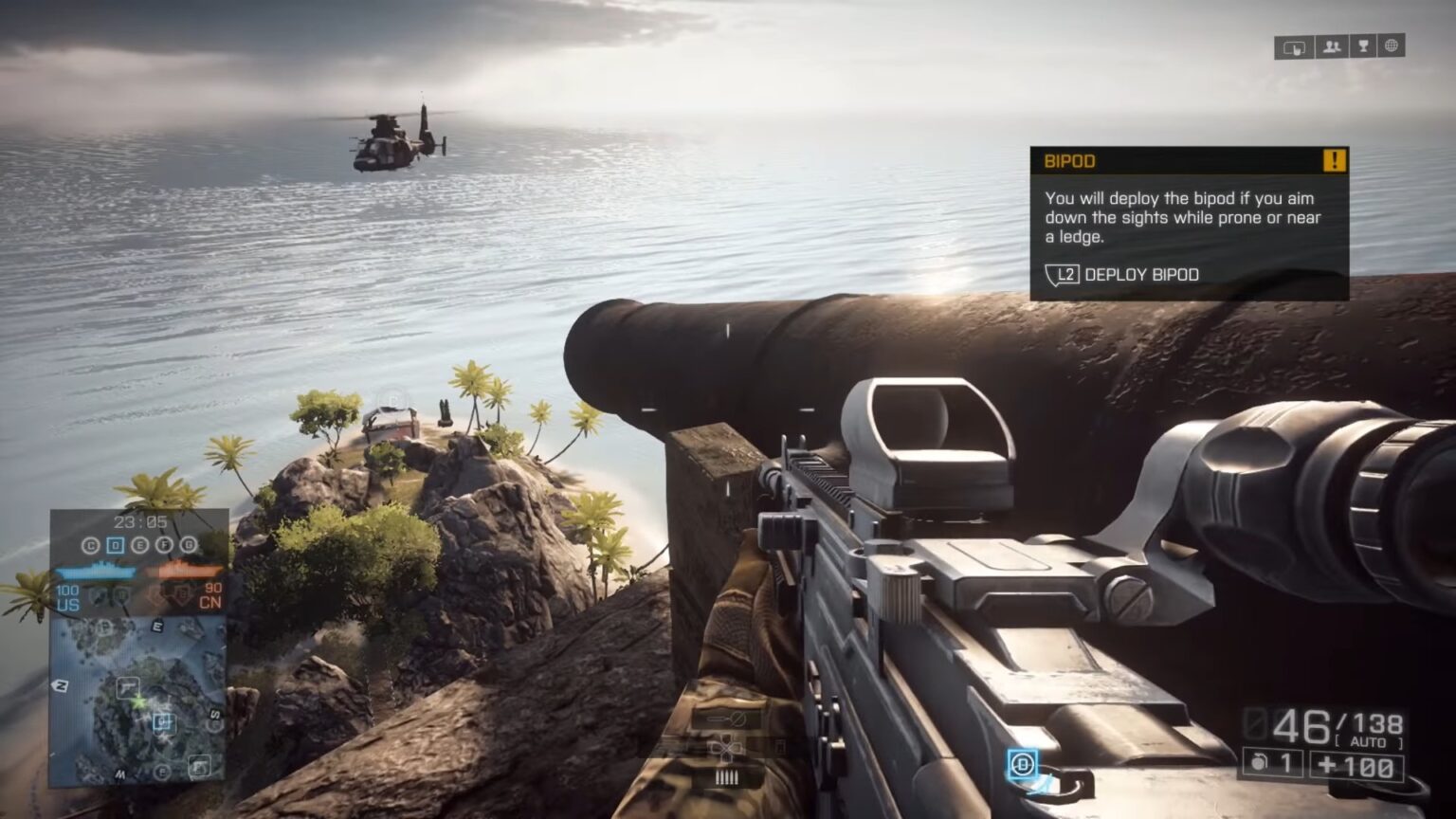Viewport: 1456px width, 819px height.
Task: Open the globe network icon
Action: (1391, 46)
